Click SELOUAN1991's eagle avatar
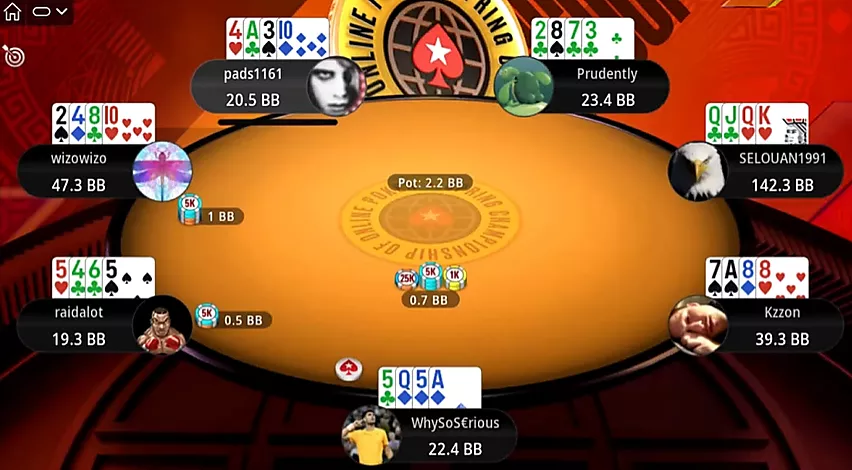This screenshot has height=470, width=852. coord(697,171)
